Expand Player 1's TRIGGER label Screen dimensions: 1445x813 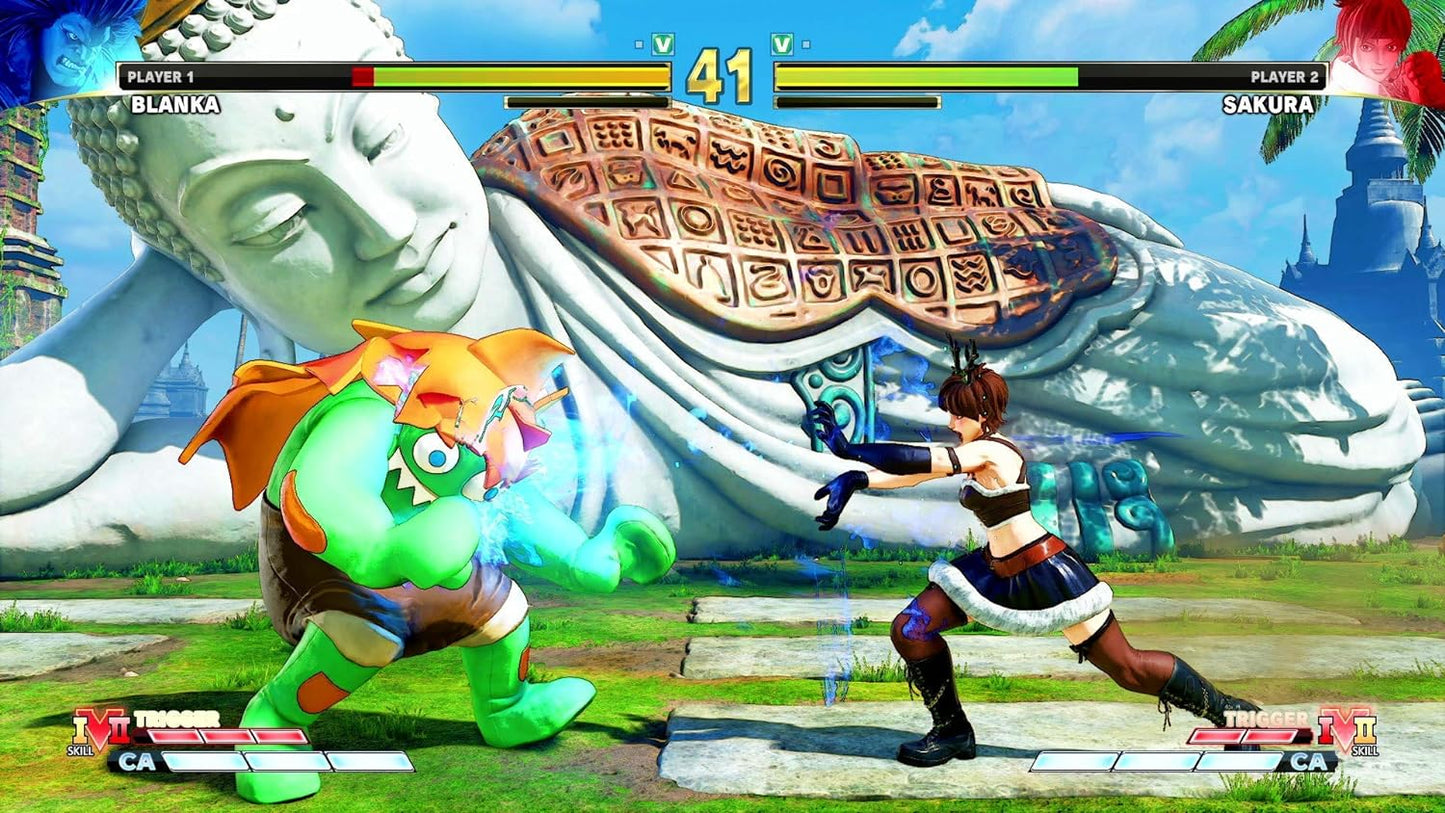click(176, 719)
